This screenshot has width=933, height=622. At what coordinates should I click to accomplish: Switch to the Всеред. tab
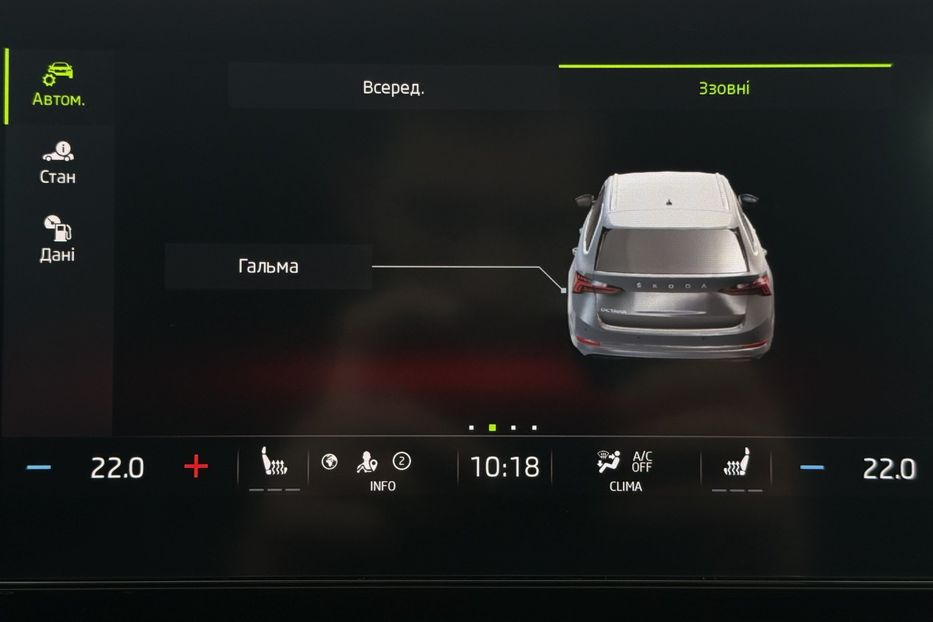(x=393, y=88)
